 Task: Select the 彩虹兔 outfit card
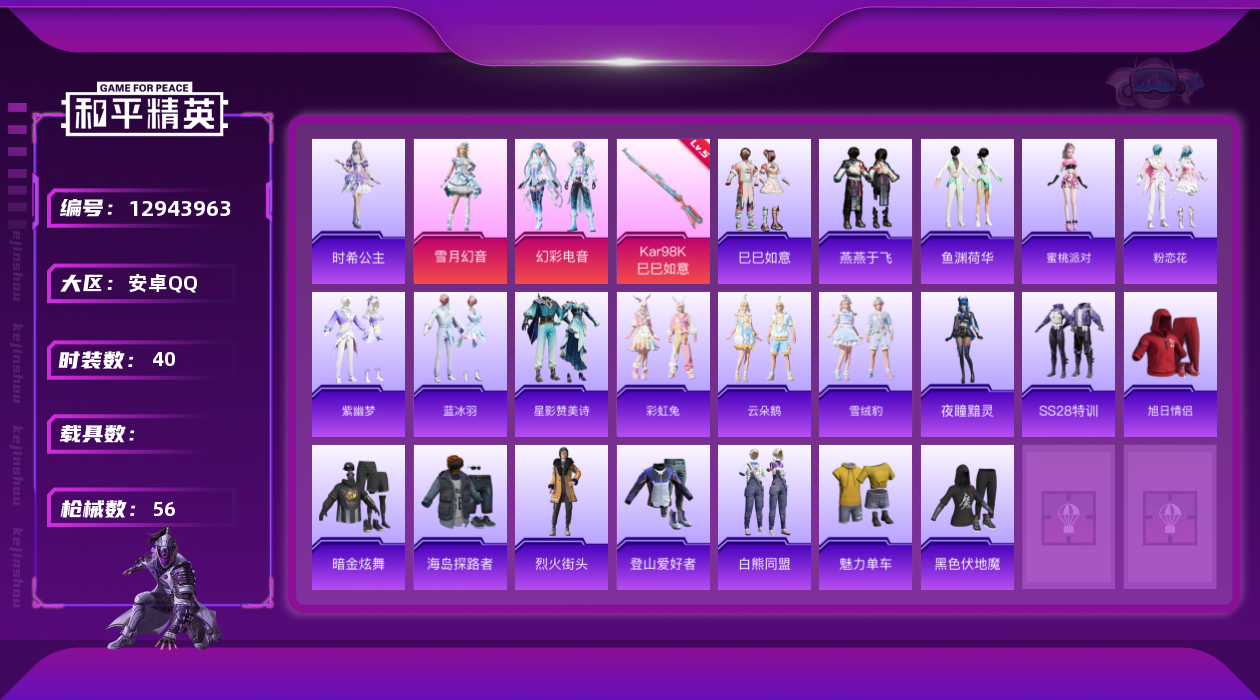(x=663, y=364)
